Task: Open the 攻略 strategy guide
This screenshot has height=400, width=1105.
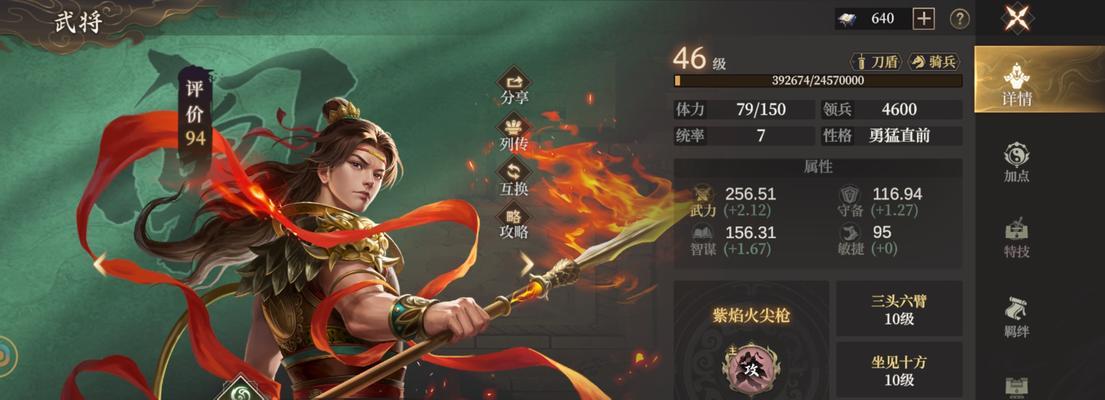Action: (515, 222)
